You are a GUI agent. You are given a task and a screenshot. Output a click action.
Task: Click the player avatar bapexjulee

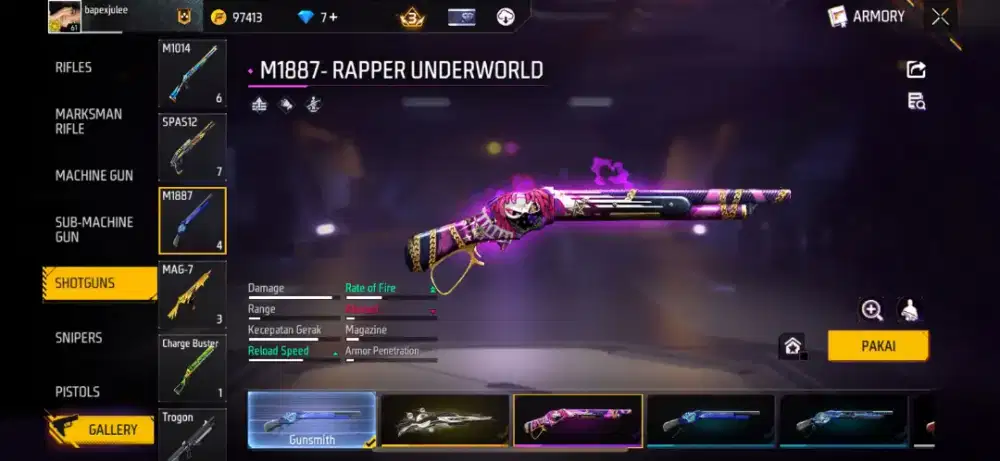click(65, 17)
